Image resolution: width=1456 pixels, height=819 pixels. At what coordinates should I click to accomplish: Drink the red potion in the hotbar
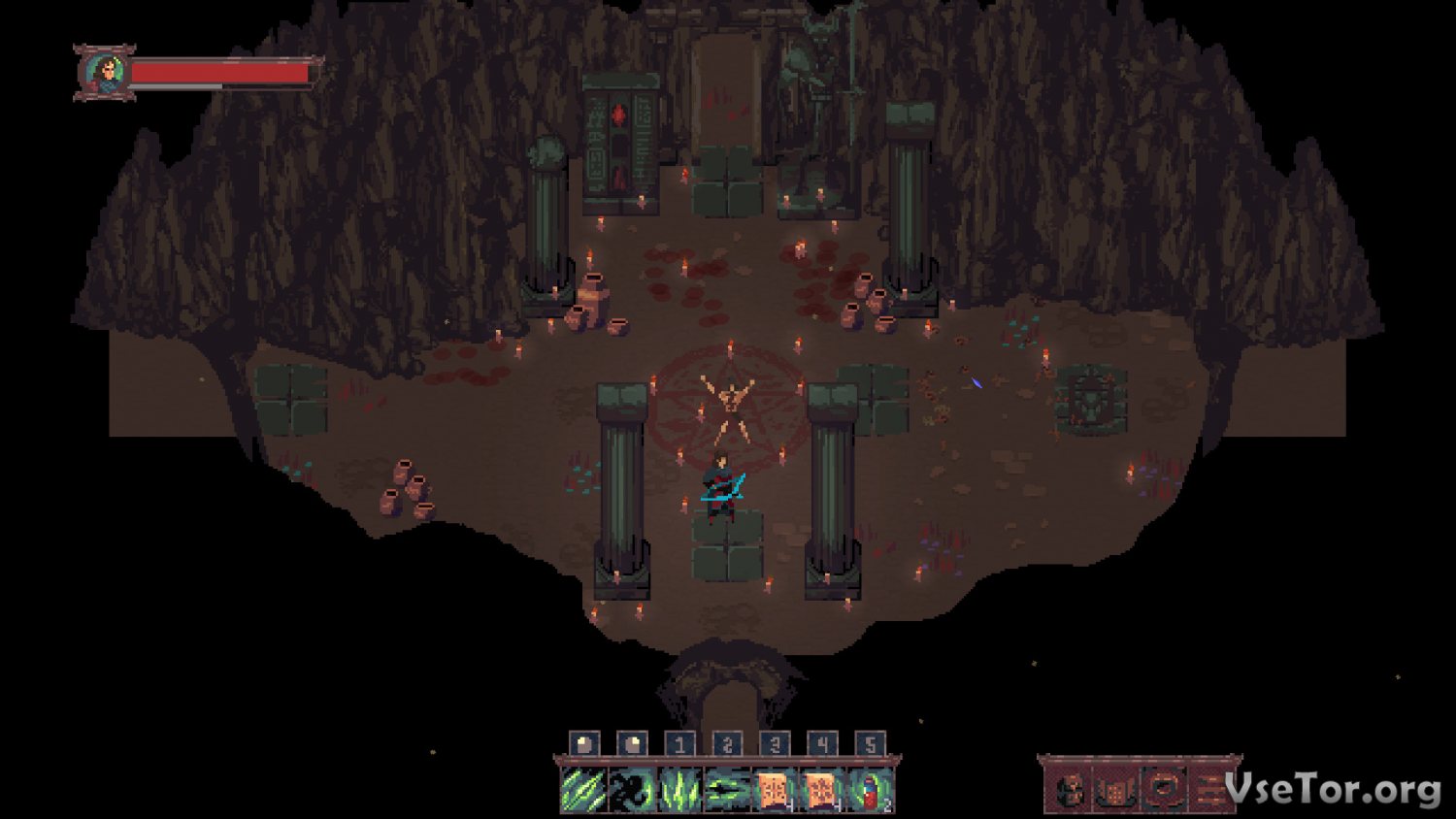870,790
